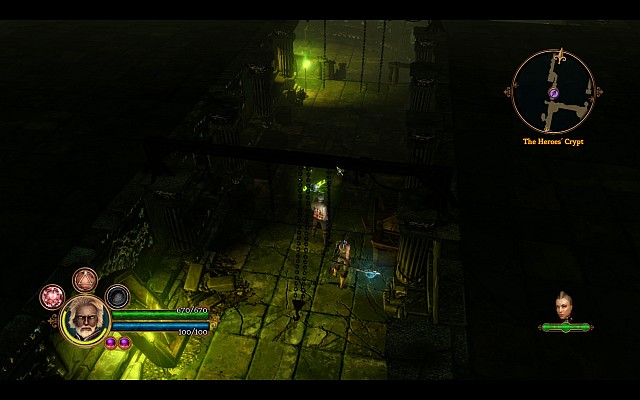
Task: Activate the pink gem ability
Action: click(51, 296)
